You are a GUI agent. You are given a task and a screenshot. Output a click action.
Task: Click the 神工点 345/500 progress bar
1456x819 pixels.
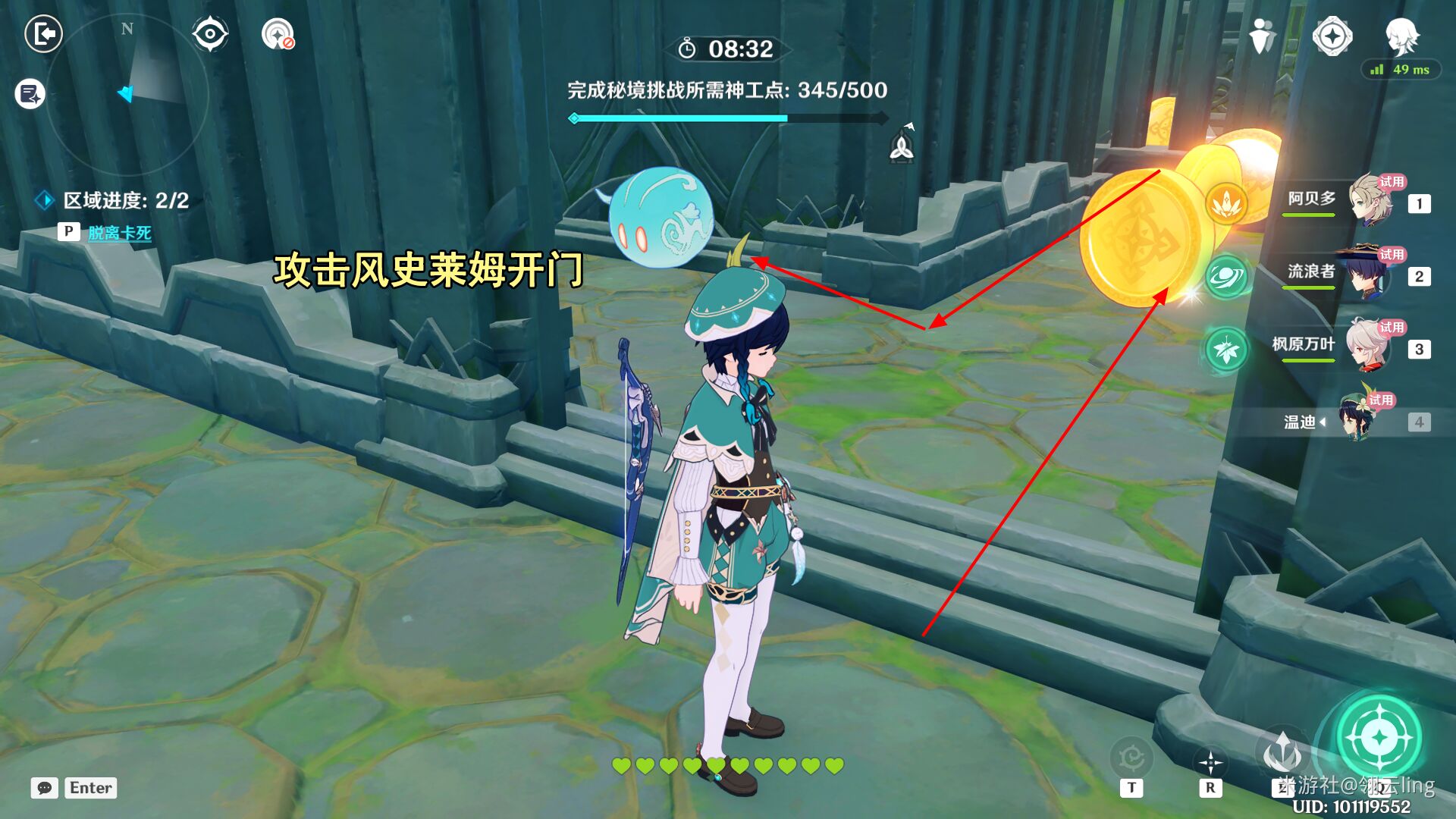pos(728,118)
